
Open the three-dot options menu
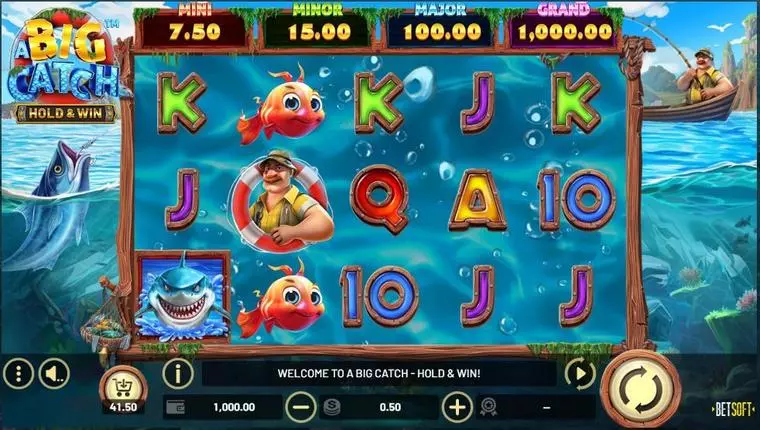[17, 375]
